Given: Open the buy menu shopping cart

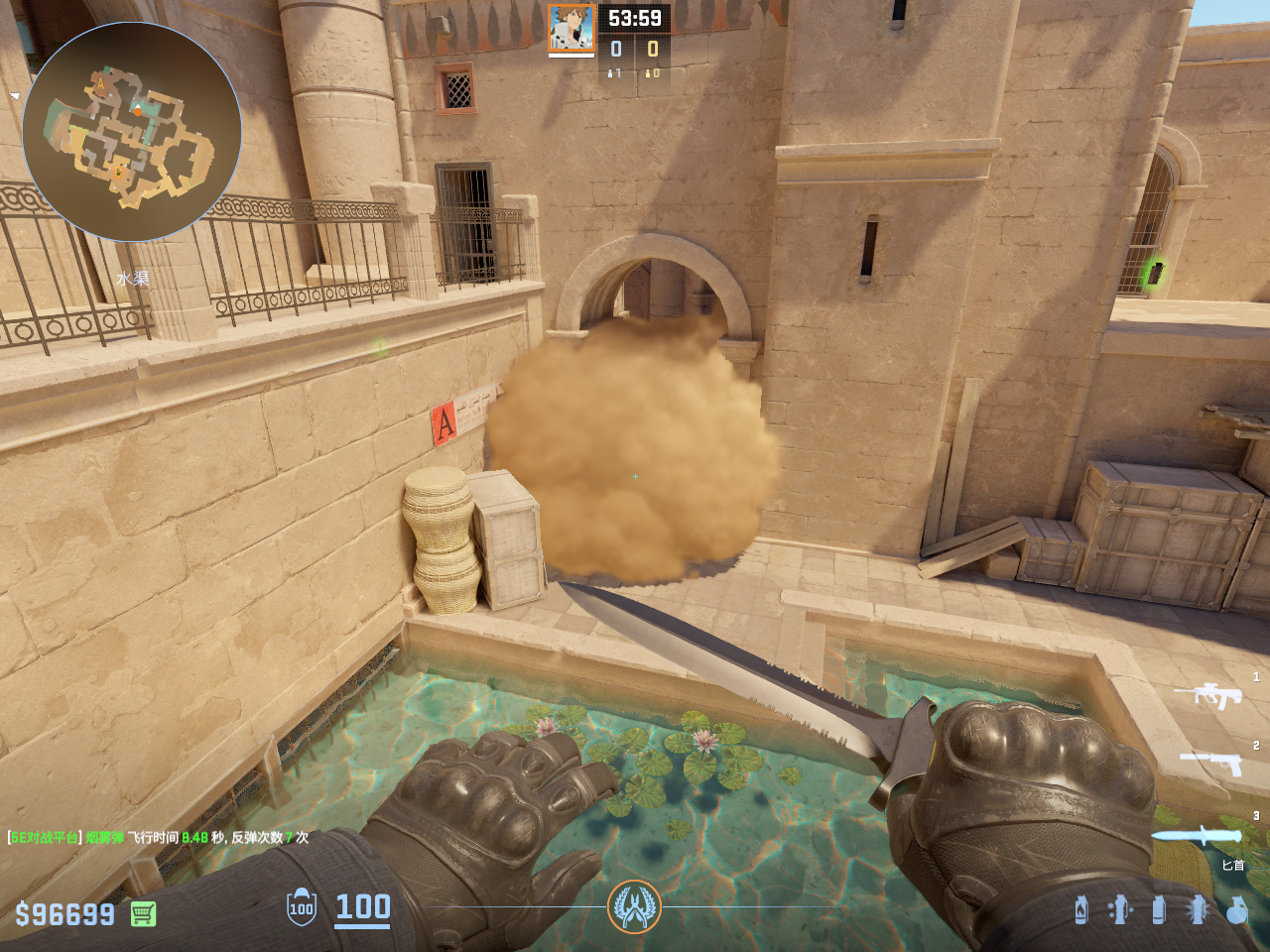Looking at the screenshot, I should 143,913.
